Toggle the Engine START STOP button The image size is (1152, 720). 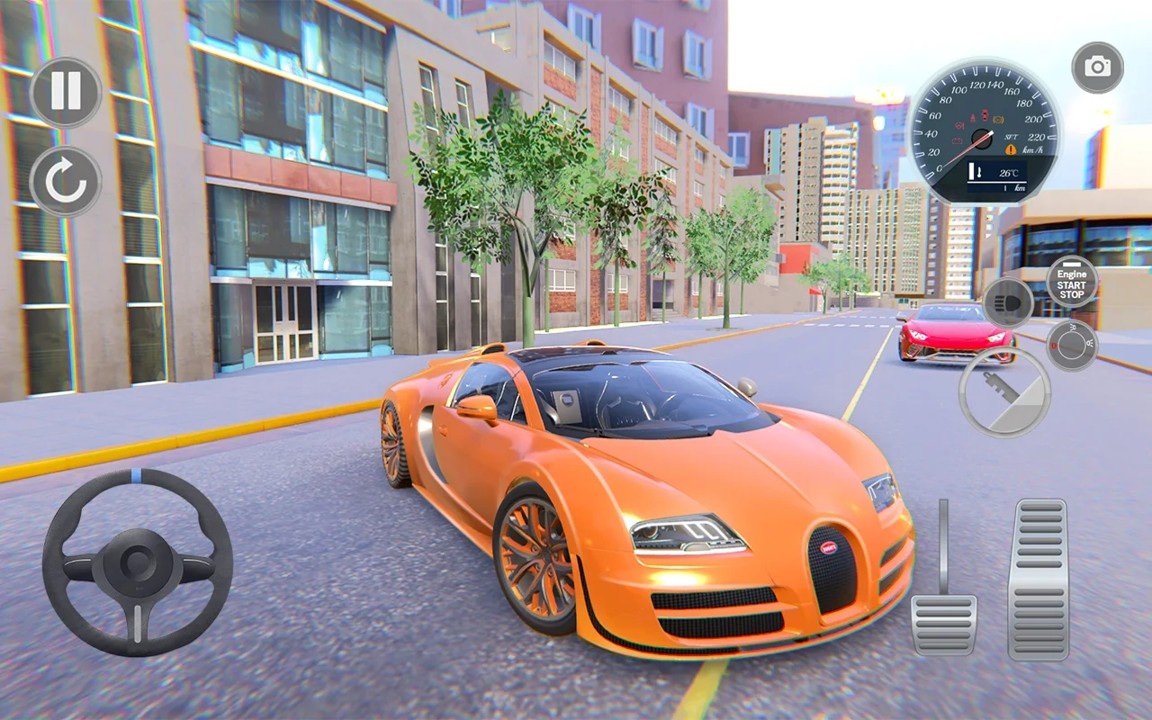tap(1072, 281)
